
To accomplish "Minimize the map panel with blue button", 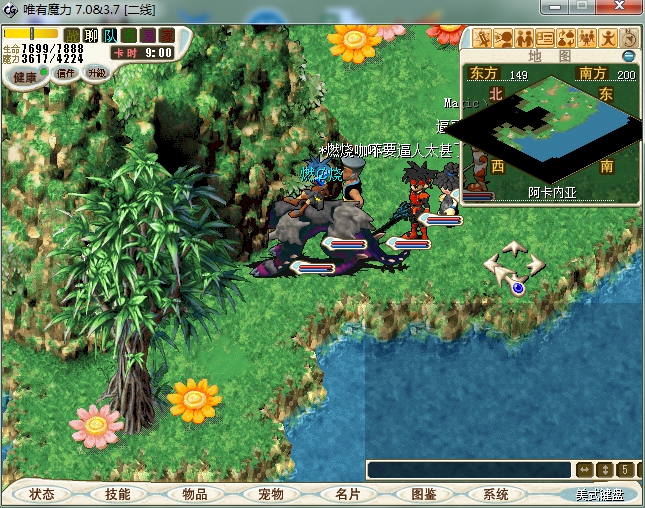I will click(629, 56).
